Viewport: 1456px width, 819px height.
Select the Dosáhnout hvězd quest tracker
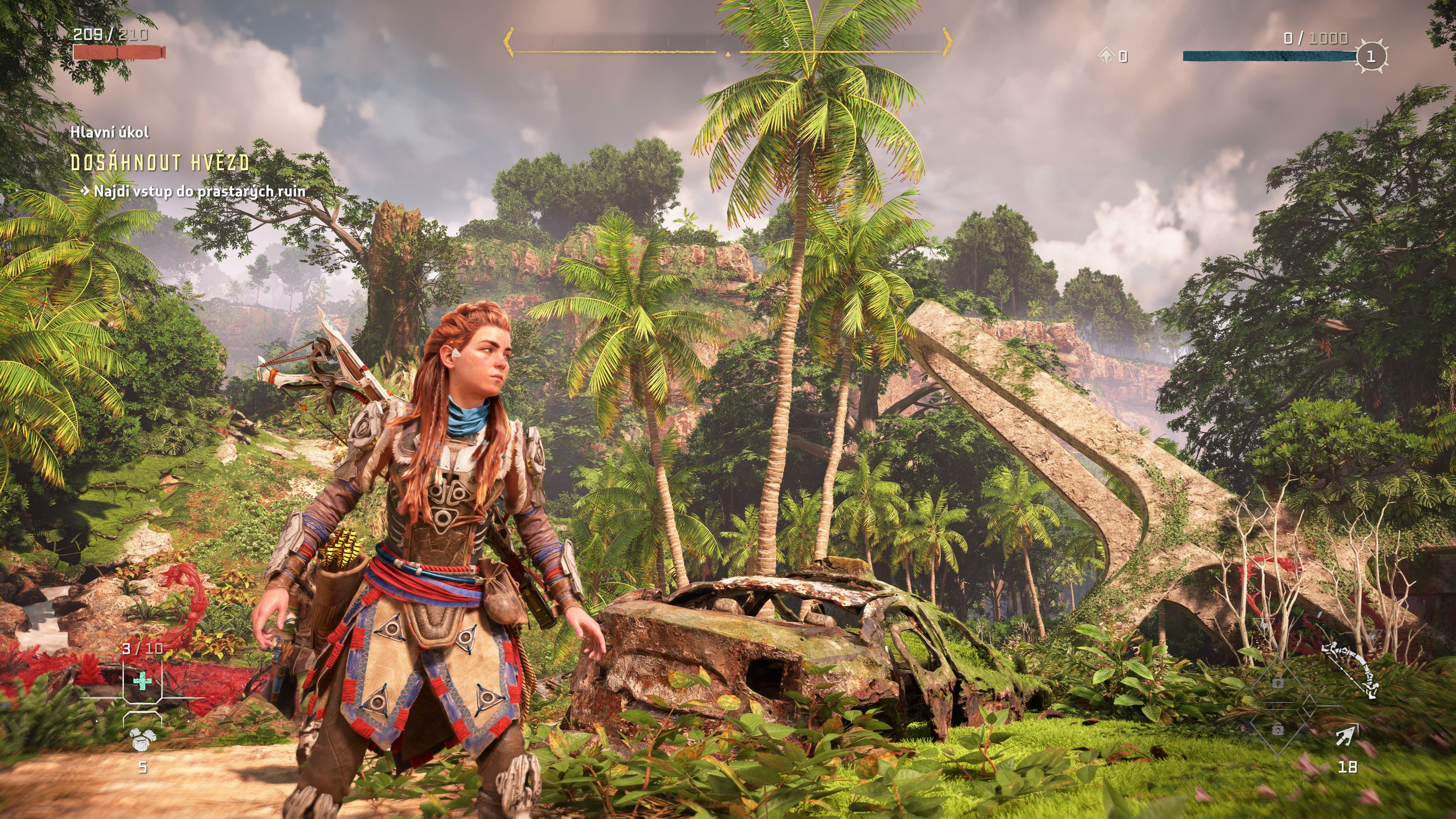pyautogui.click(x=160, y=163)
